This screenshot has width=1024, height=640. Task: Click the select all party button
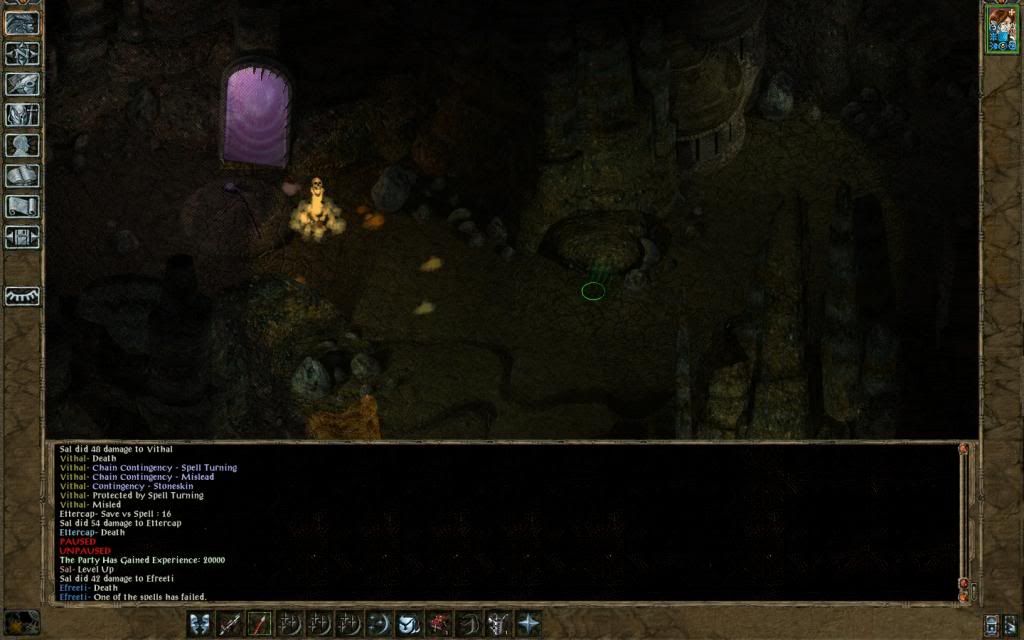[x=990, y=624]
